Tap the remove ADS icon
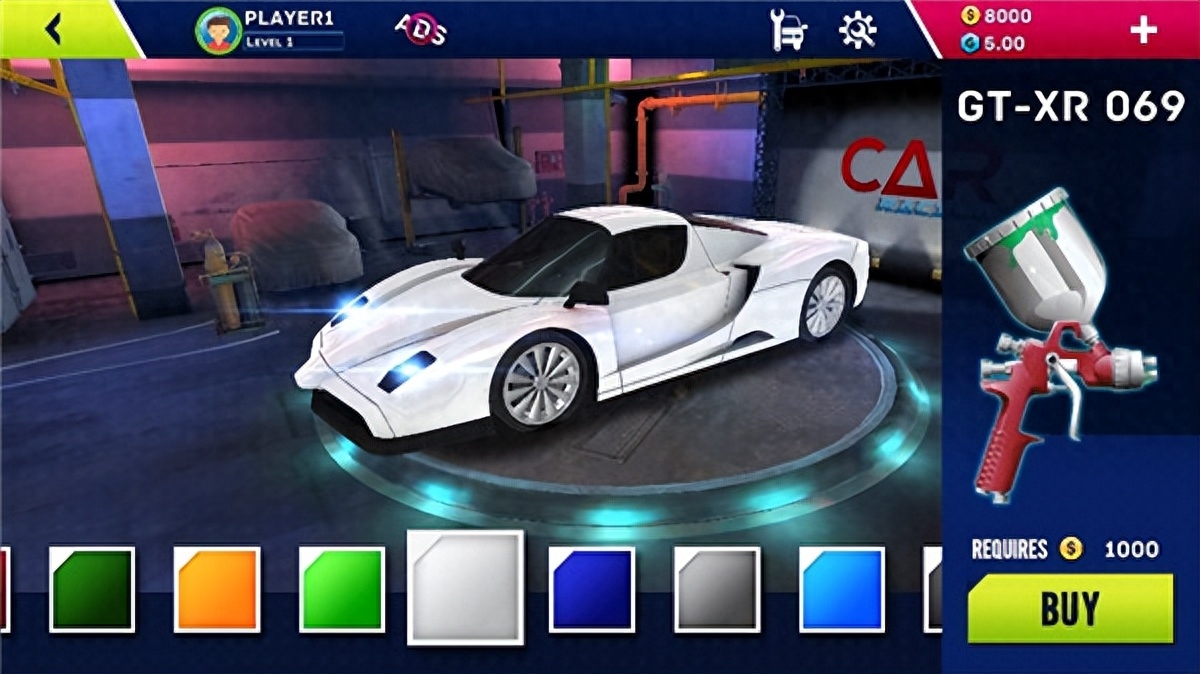This screenshot has height=674, width=1200. (421, 28)
